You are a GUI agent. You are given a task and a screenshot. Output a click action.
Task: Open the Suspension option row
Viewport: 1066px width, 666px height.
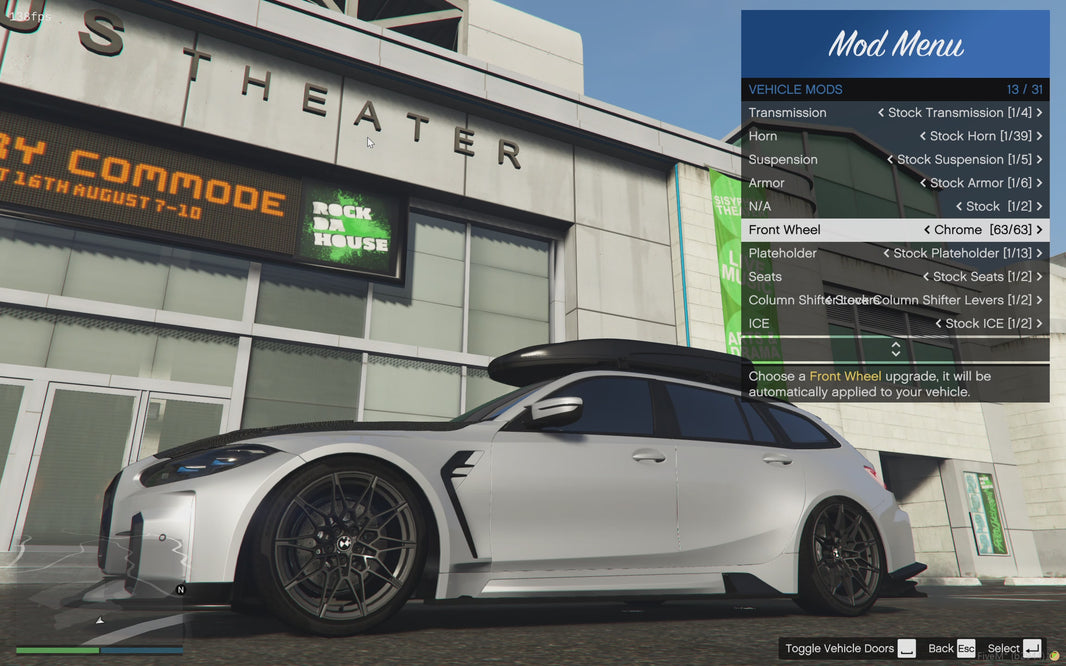click(x=895, y=160)
